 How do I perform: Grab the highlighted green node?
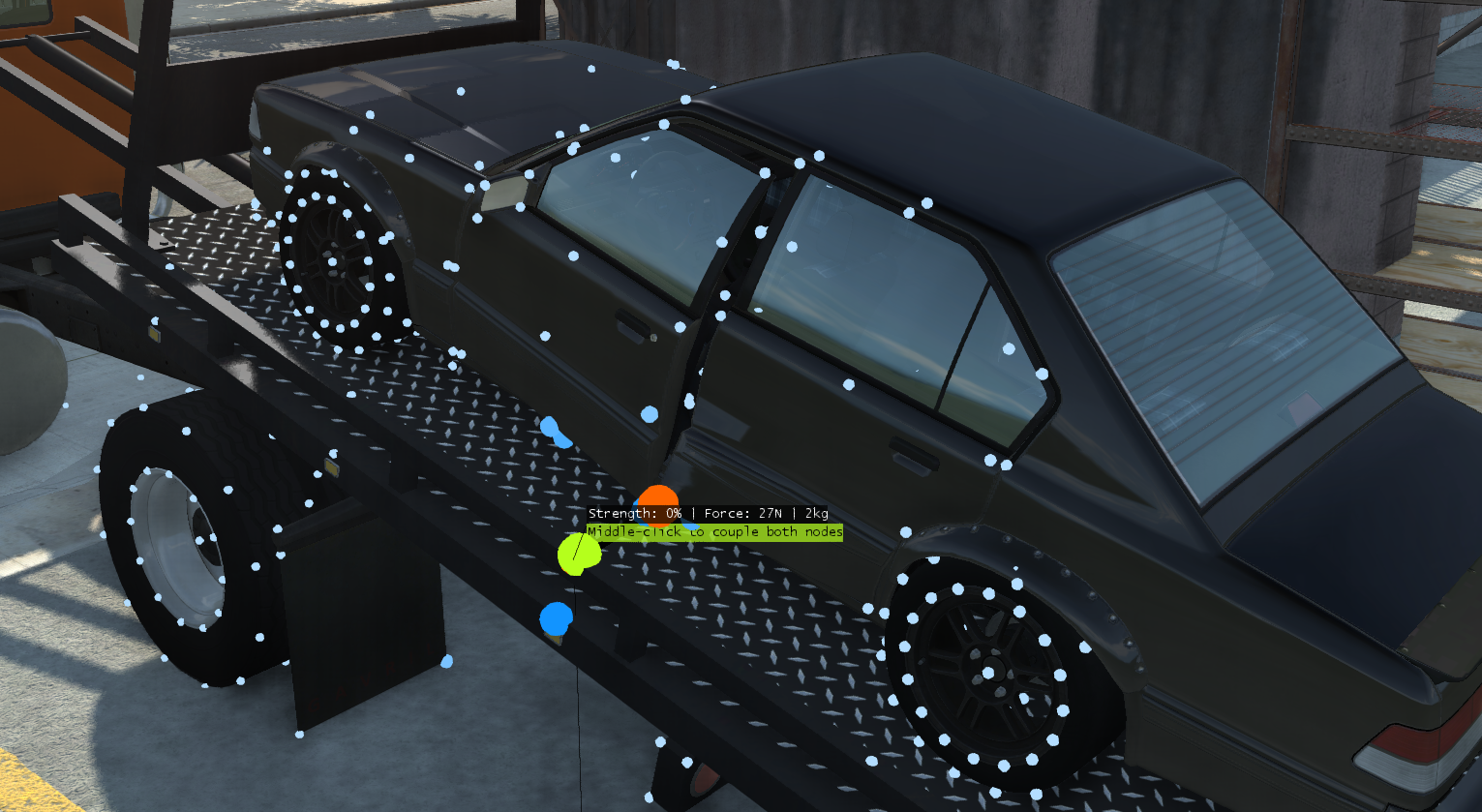578,554
